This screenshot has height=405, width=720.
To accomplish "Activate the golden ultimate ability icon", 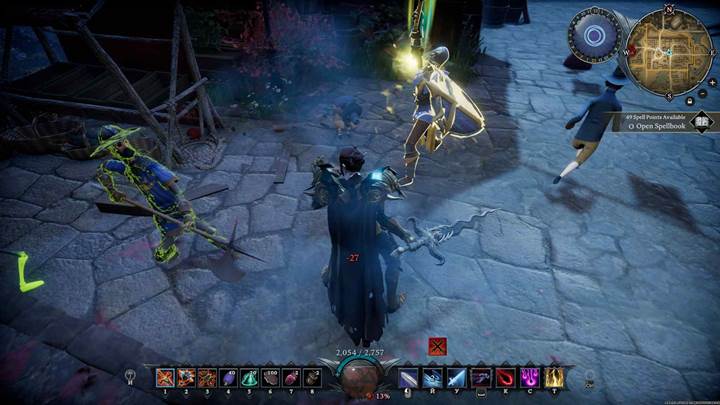I will [x=553, y=378].
